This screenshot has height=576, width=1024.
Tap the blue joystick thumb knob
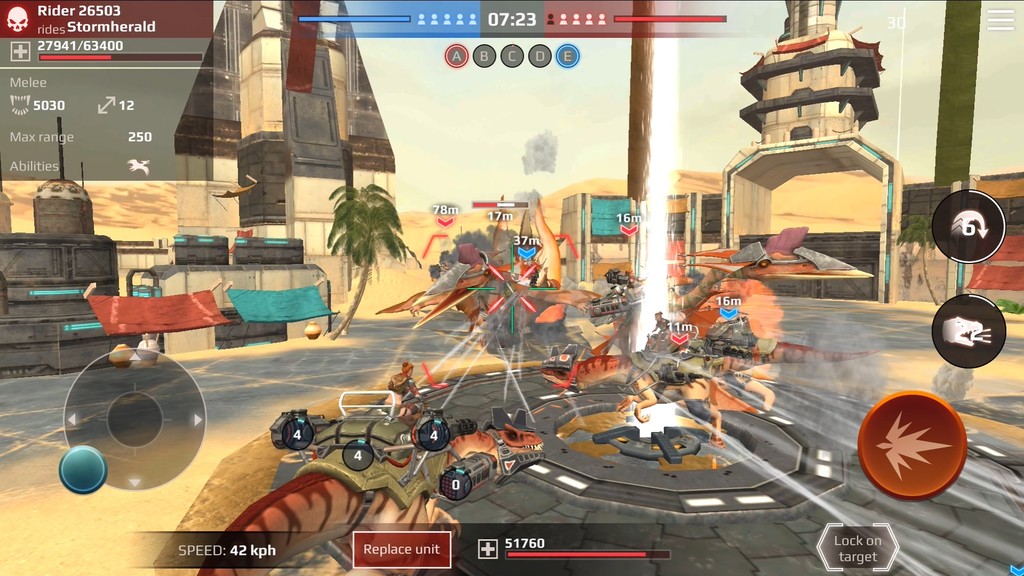pos(83,469)
